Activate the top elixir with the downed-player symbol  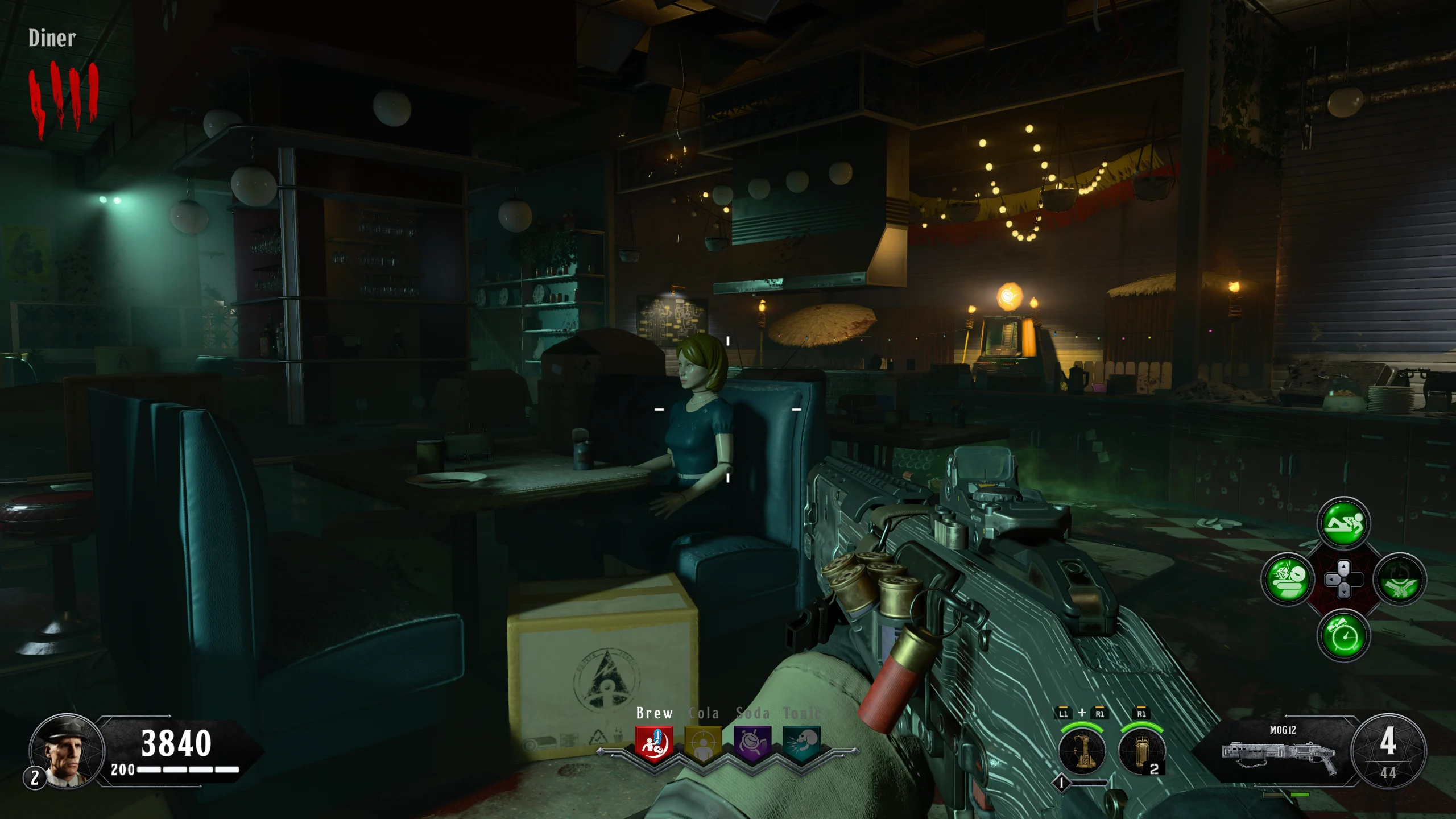[x=1343, y=523]
